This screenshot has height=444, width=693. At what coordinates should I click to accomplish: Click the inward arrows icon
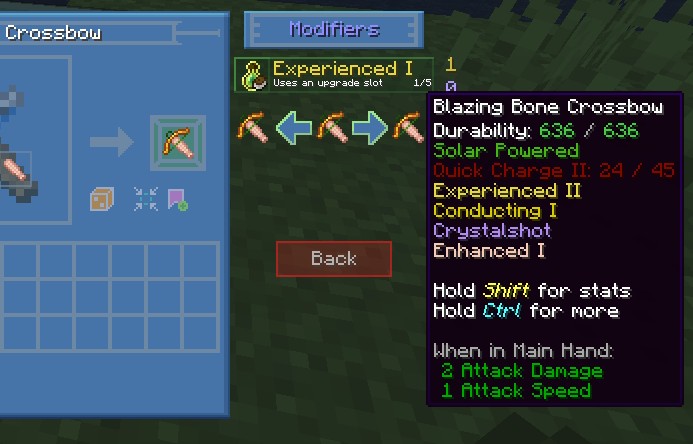146,198
